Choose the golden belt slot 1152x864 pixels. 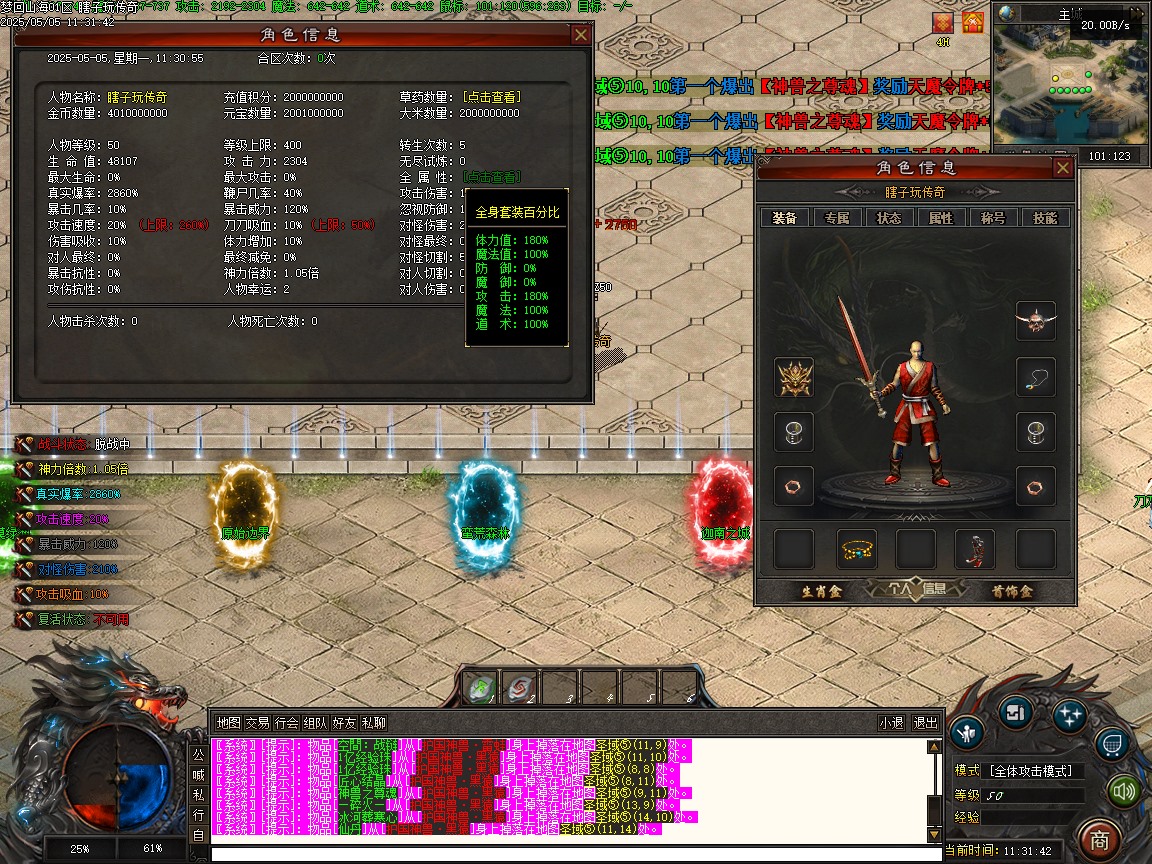coord(856,549)
